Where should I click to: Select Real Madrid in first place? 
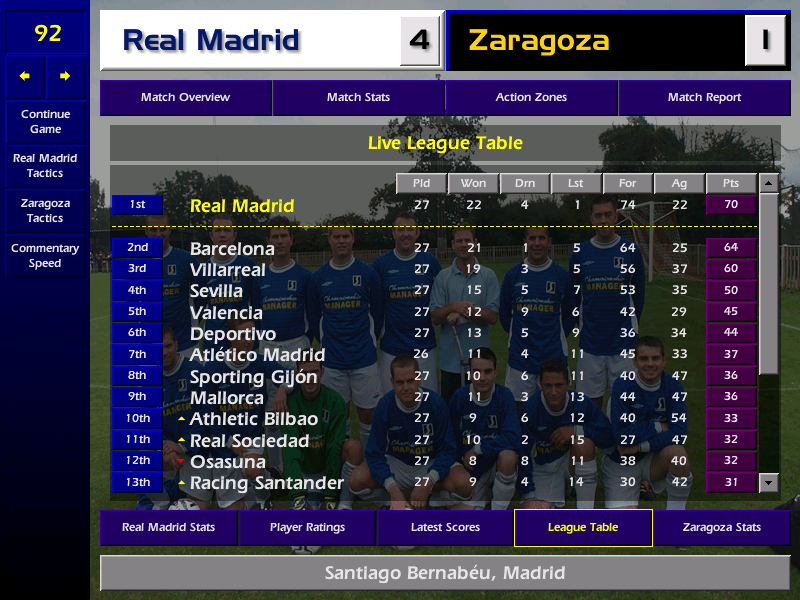tap(242, 206)
